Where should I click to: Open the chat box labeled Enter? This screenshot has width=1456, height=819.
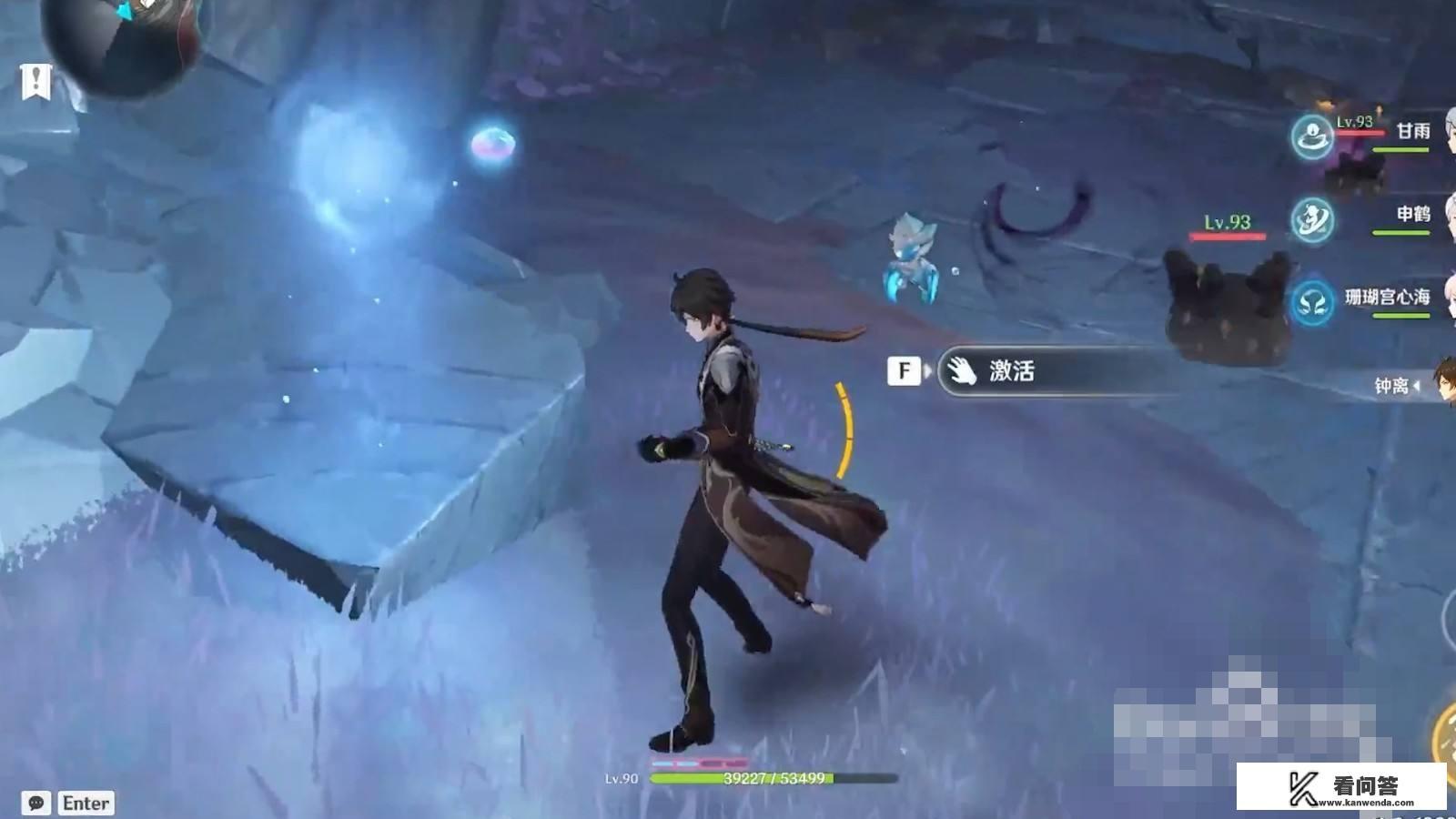(86, 803)
